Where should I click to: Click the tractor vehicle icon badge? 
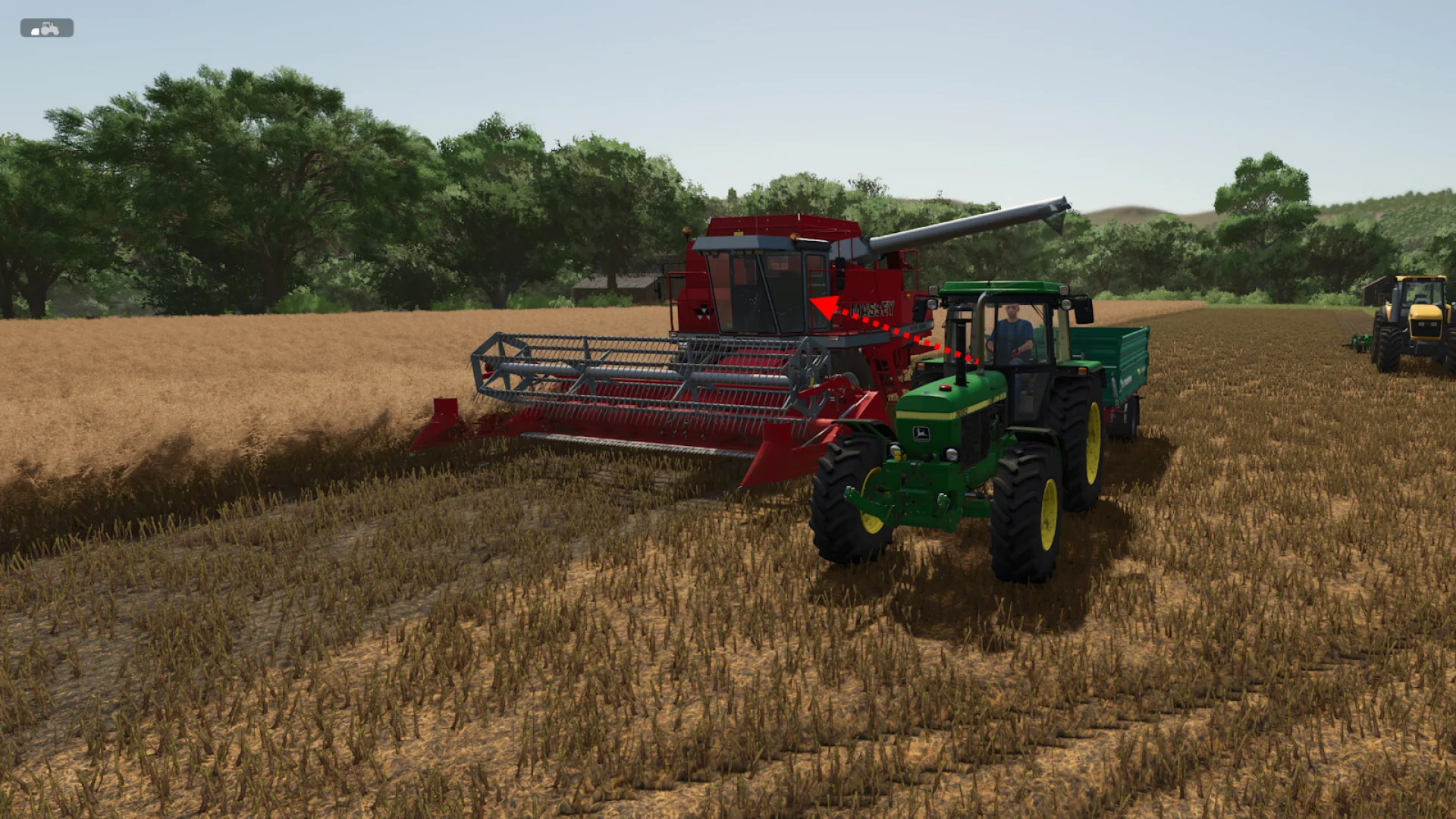(46, 28)
